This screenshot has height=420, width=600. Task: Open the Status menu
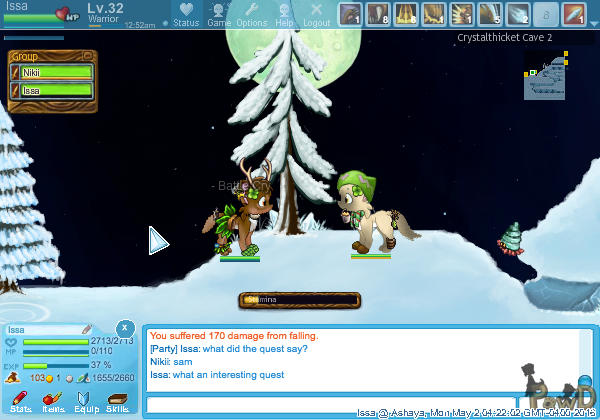point(186,14)
